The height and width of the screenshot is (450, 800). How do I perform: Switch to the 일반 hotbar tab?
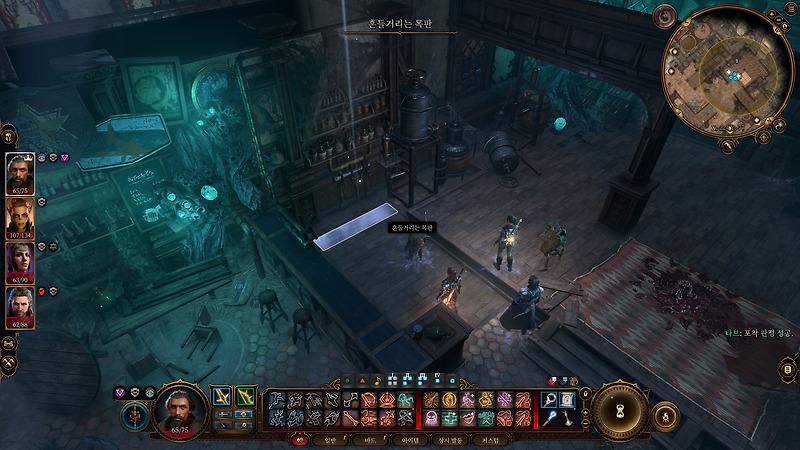pyautogui.click(x=327, y=439)
